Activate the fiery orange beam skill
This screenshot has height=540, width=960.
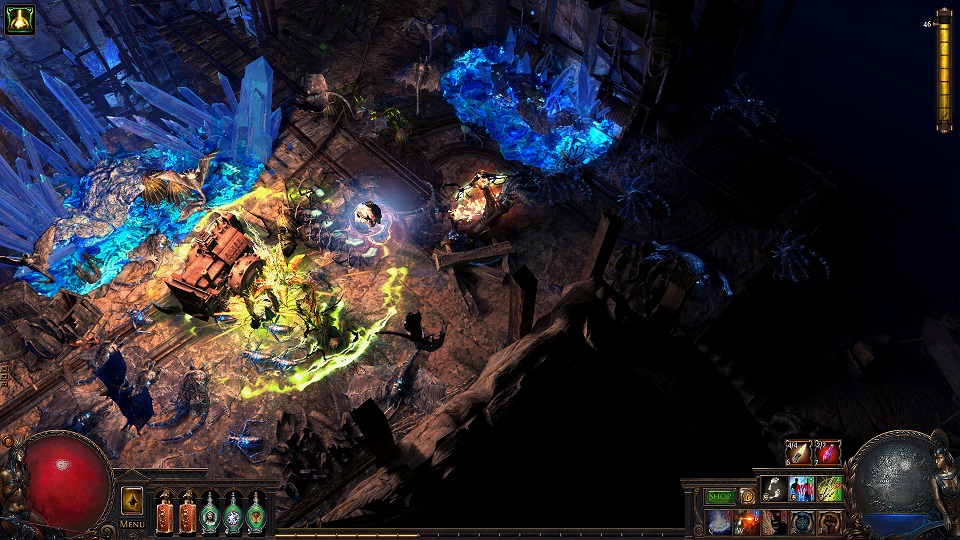(x=747, y=522)
